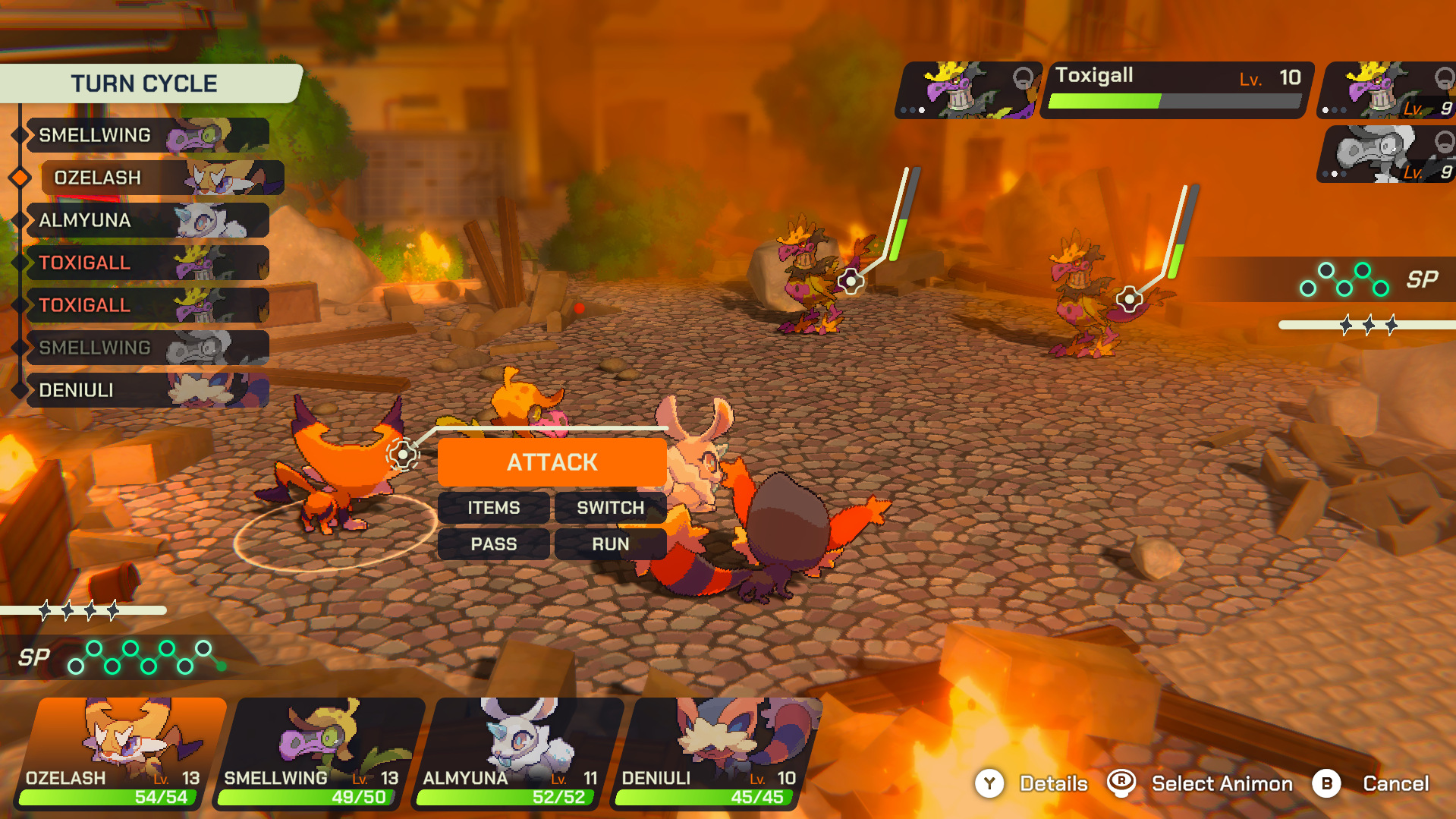Choose PASS to skip the turn
The width and height of the screenshot is (1456, 819).
[x=493, y=544]
